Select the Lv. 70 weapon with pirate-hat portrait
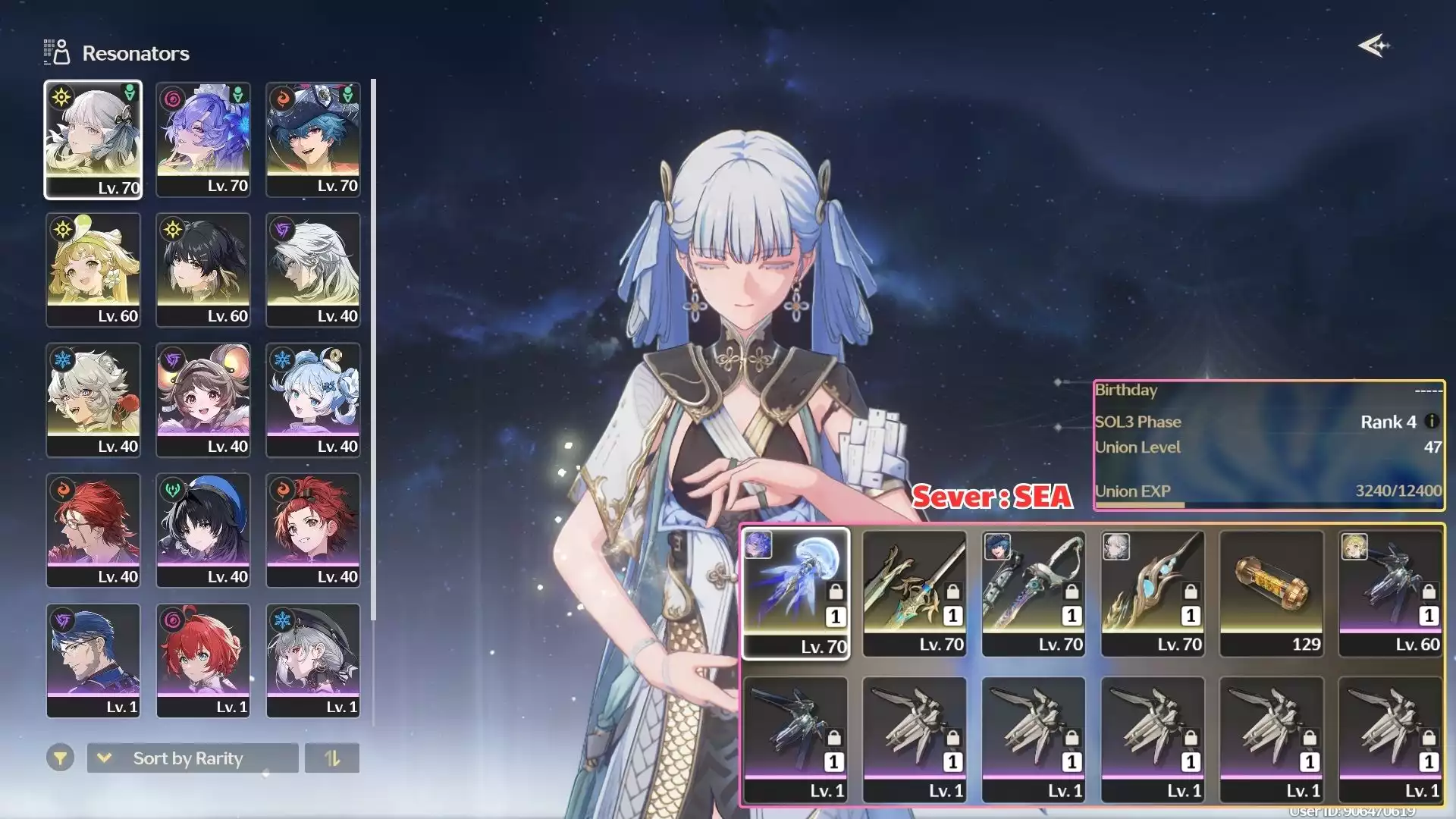Image resolution: width=1456 pixels, height=819 pixels. pos(1034,593)
